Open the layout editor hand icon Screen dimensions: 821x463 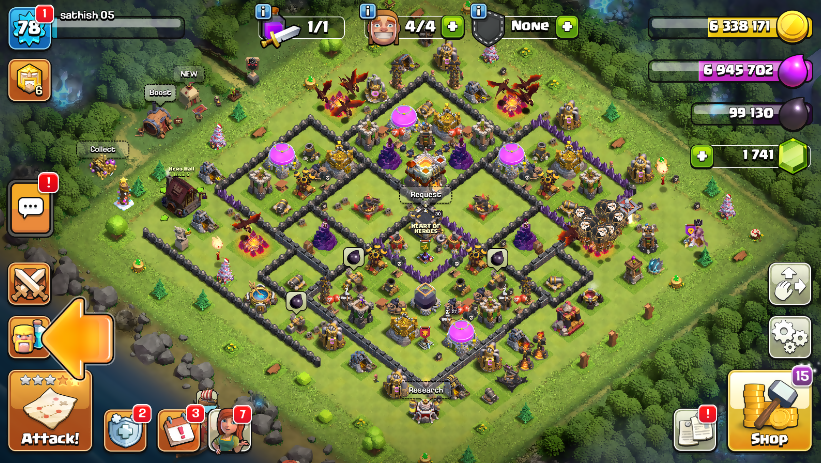coord(790,284)
